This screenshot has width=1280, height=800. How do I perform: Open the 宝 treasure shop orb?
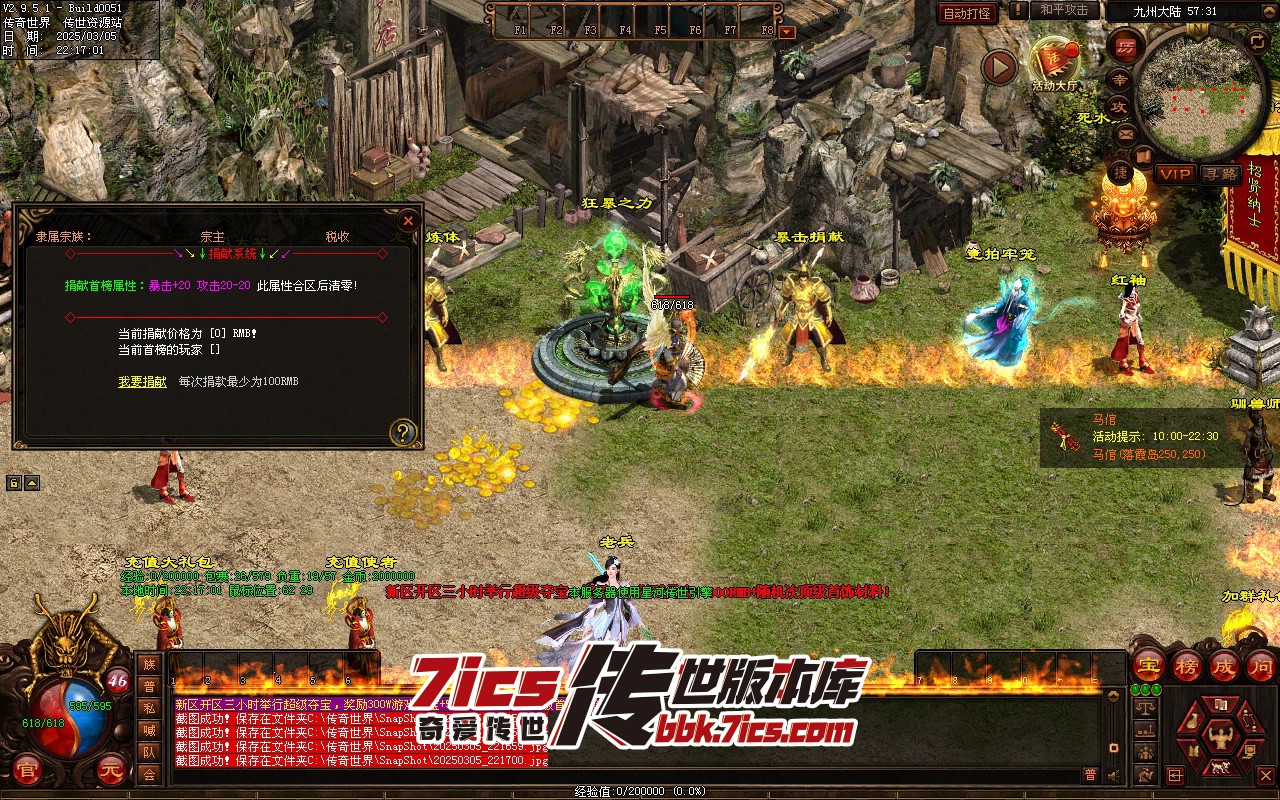pos(1149,666)
